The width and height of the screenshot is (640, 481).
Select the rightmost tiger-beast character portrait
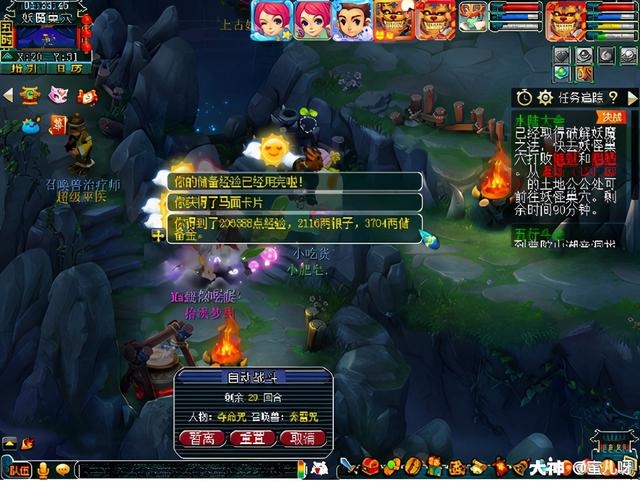565,19
